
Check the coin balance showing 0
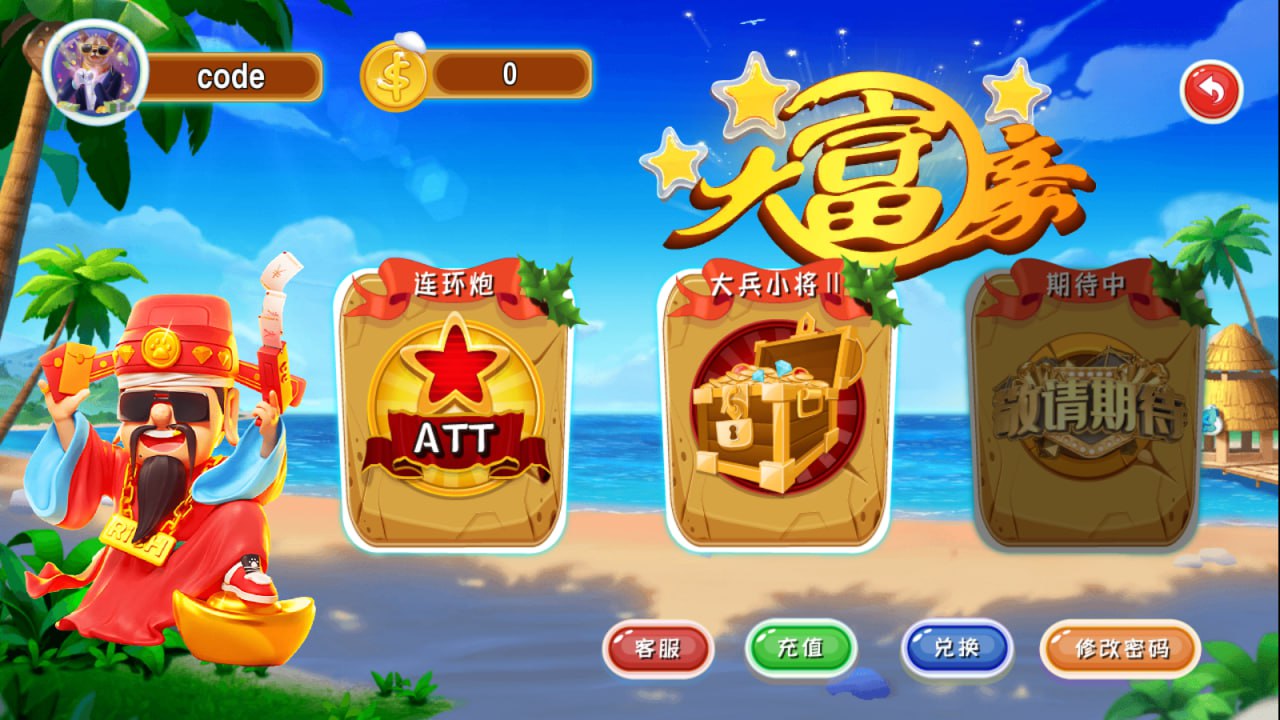pyautogui.click(x=510, y=71)
